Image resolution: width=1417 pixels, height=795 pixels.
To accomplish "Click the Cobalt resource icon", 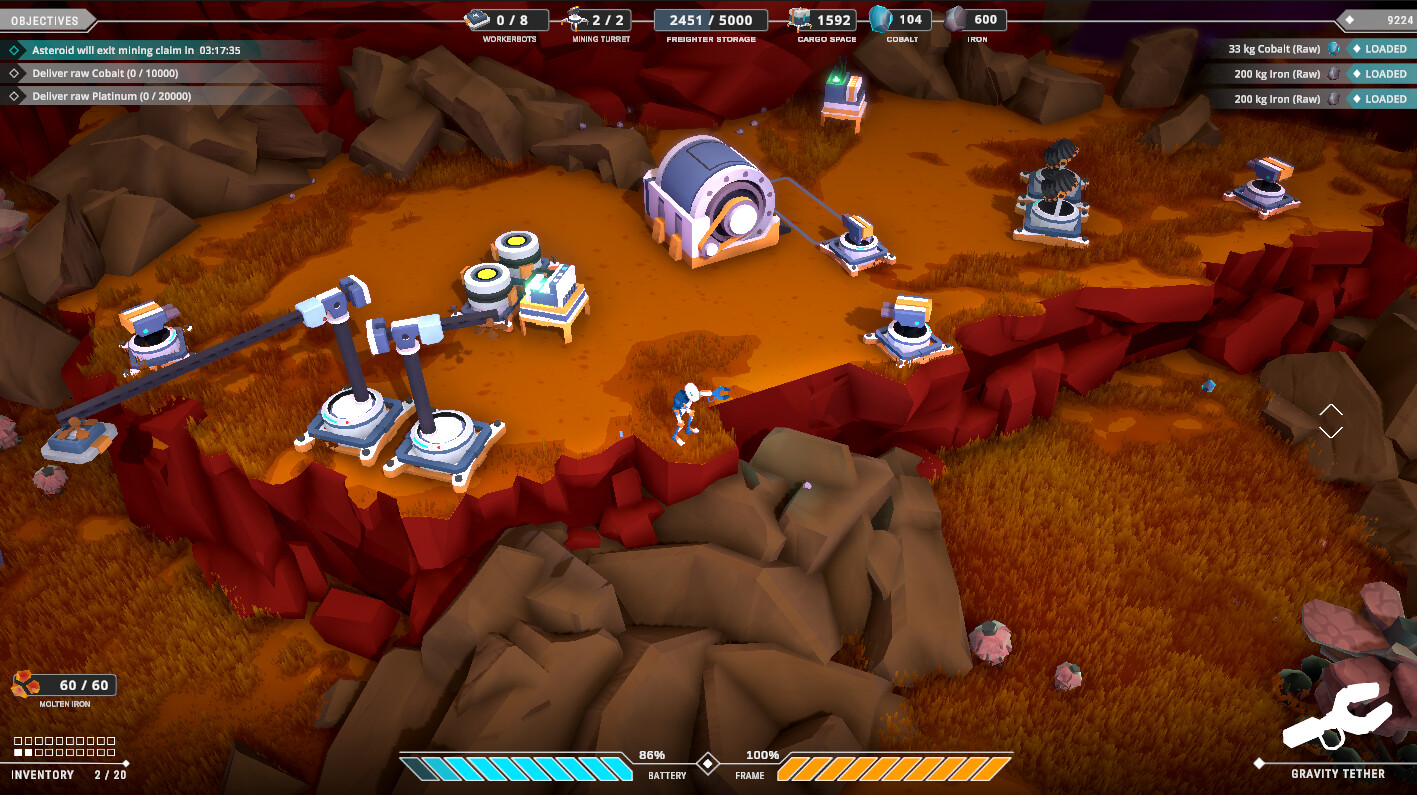I will pos(880,19).
